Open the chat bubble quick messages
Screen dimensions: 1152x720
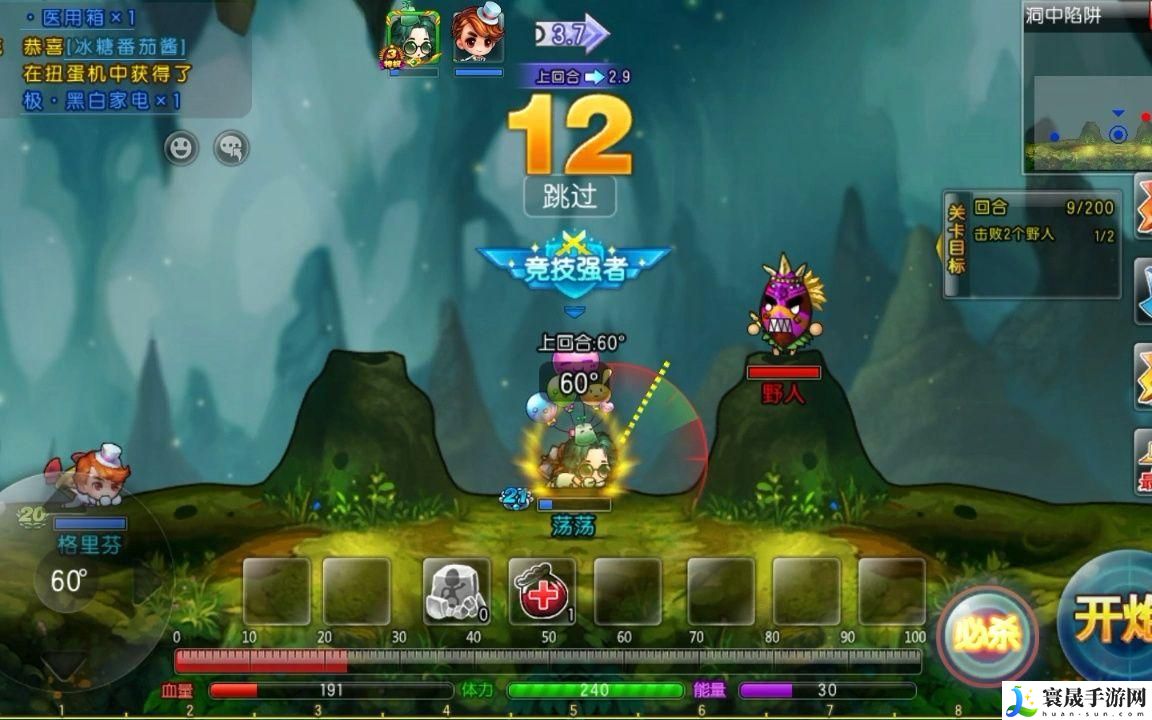[x=232, y=149]
